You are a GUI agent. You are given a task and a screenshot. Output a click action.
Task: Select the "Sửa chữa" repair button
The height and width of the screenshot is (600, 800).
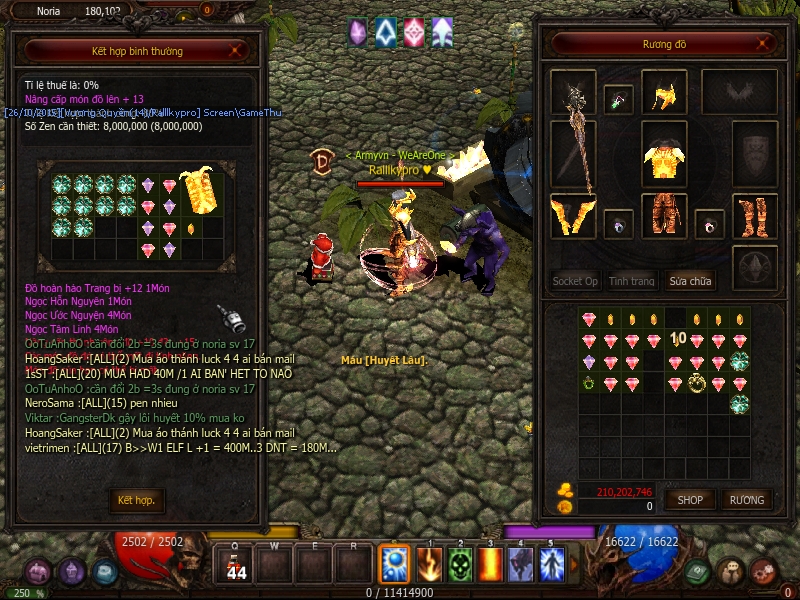[690, 281]
